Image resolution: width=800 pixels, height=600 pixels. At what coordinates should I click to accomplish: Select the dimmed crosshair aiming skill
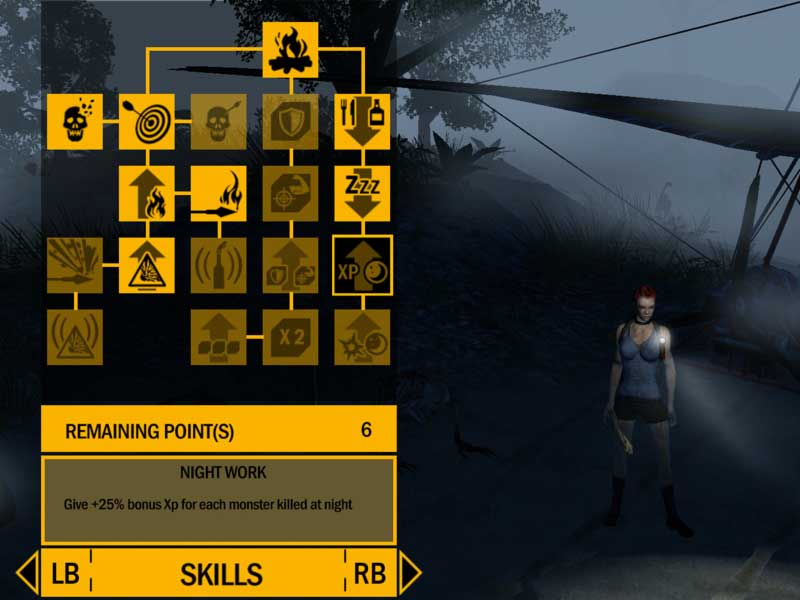click(291, 193)
